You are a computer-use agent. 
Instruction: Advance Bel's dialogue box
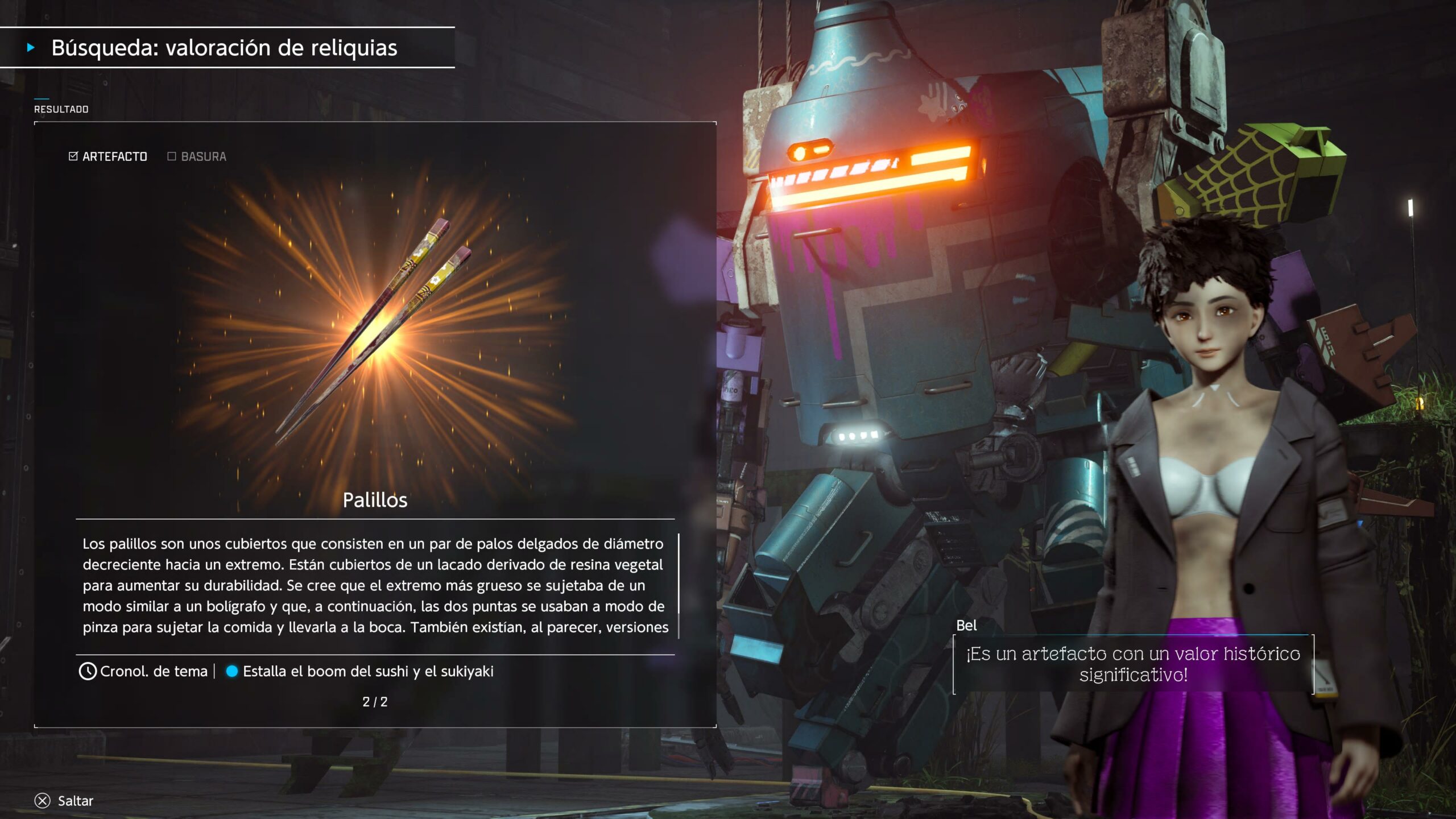point(1133,664)
